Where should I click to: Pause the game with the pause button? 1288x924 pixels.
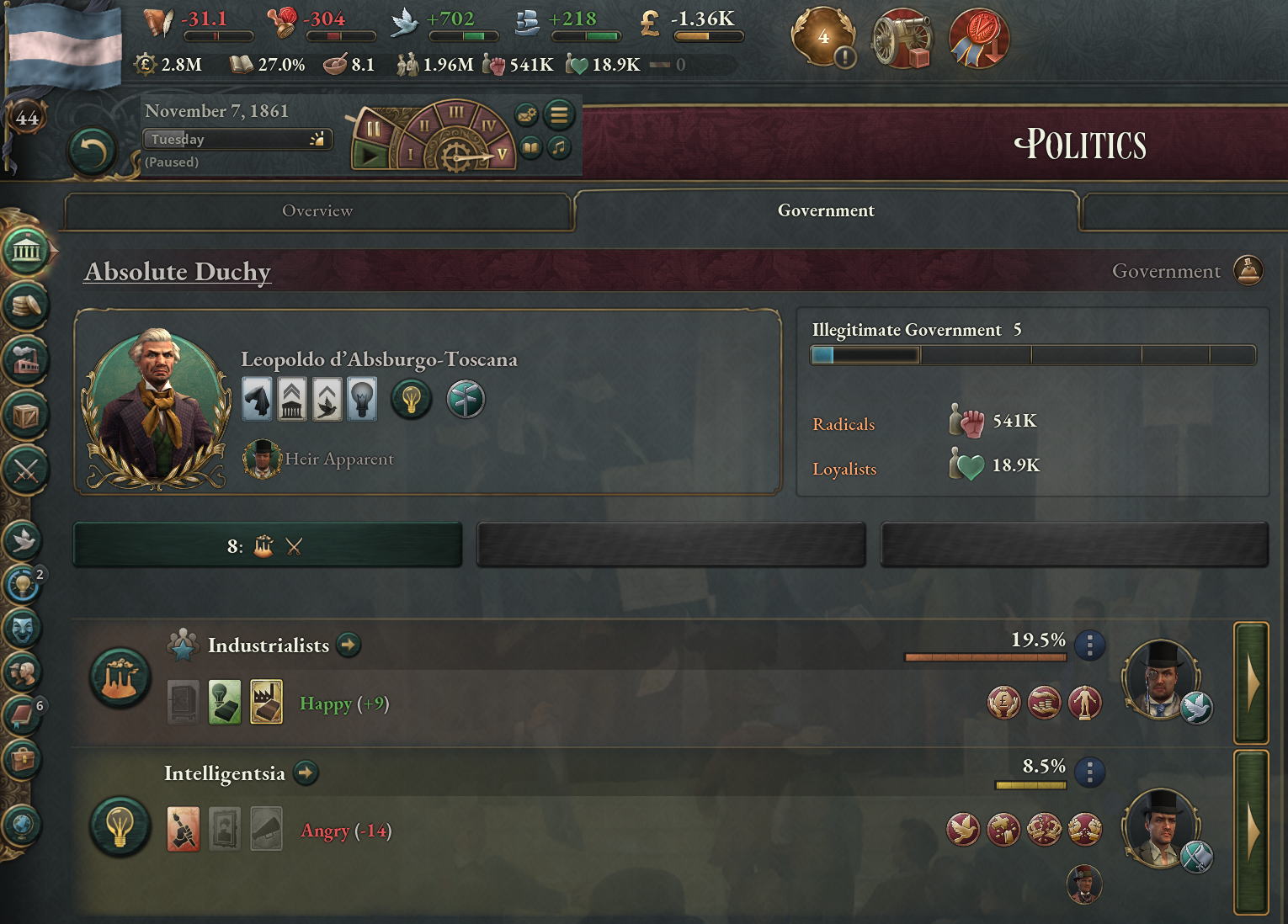(x=371, y=129)
